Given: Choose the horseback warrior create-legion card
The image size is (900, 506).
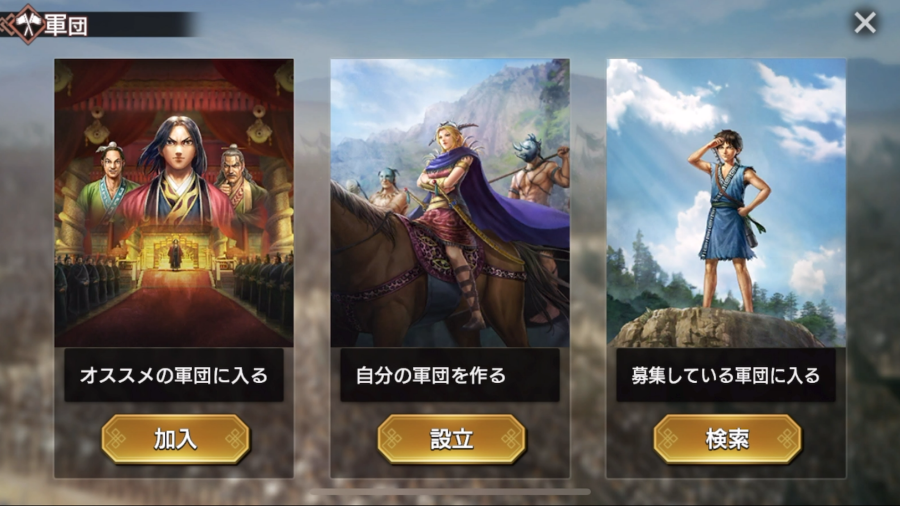Looking at the screenshot, I should coord(450,203).
